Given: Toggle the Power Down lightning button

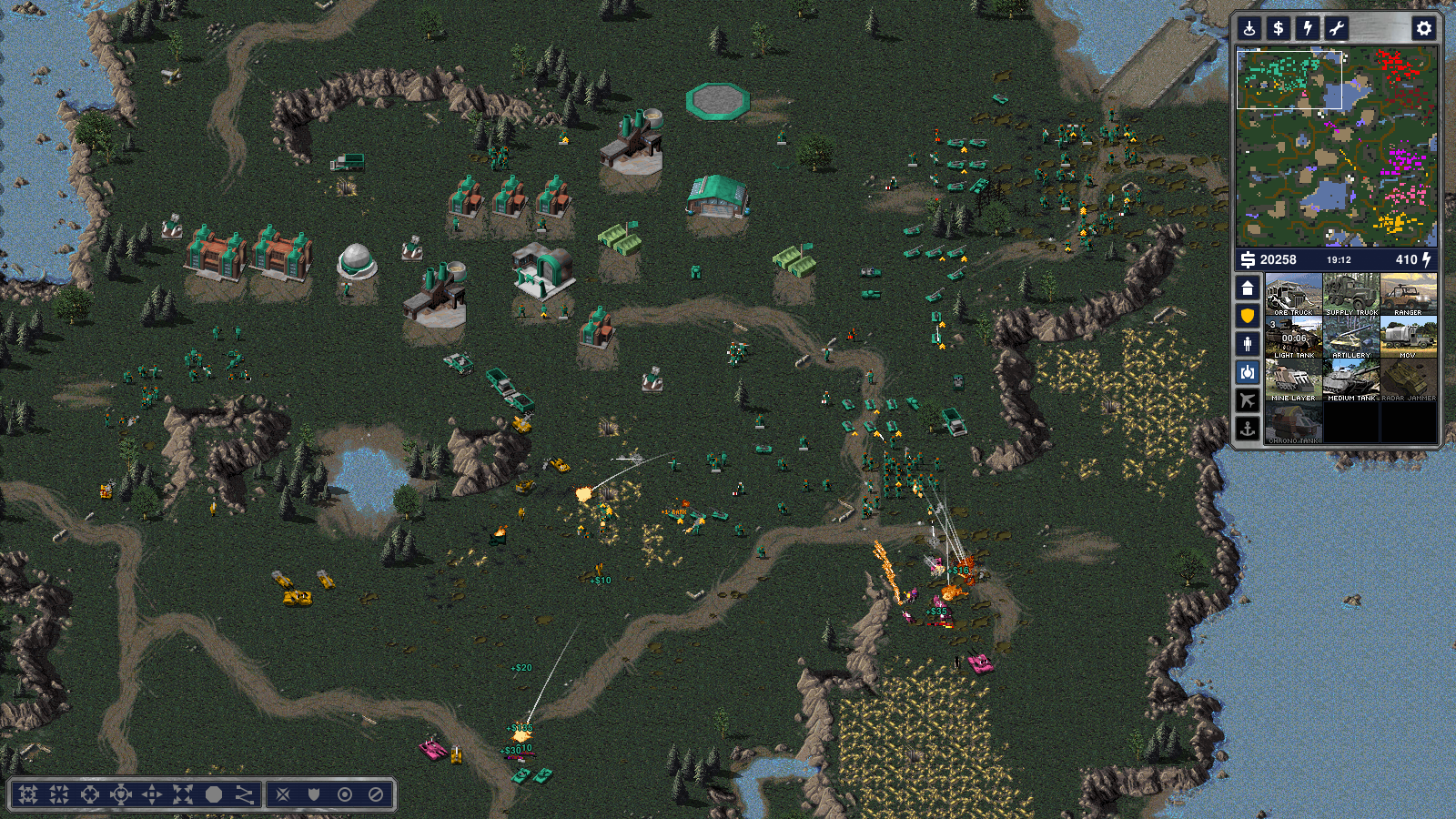Looking at the screenshot, I should [x=1308, y=28].
